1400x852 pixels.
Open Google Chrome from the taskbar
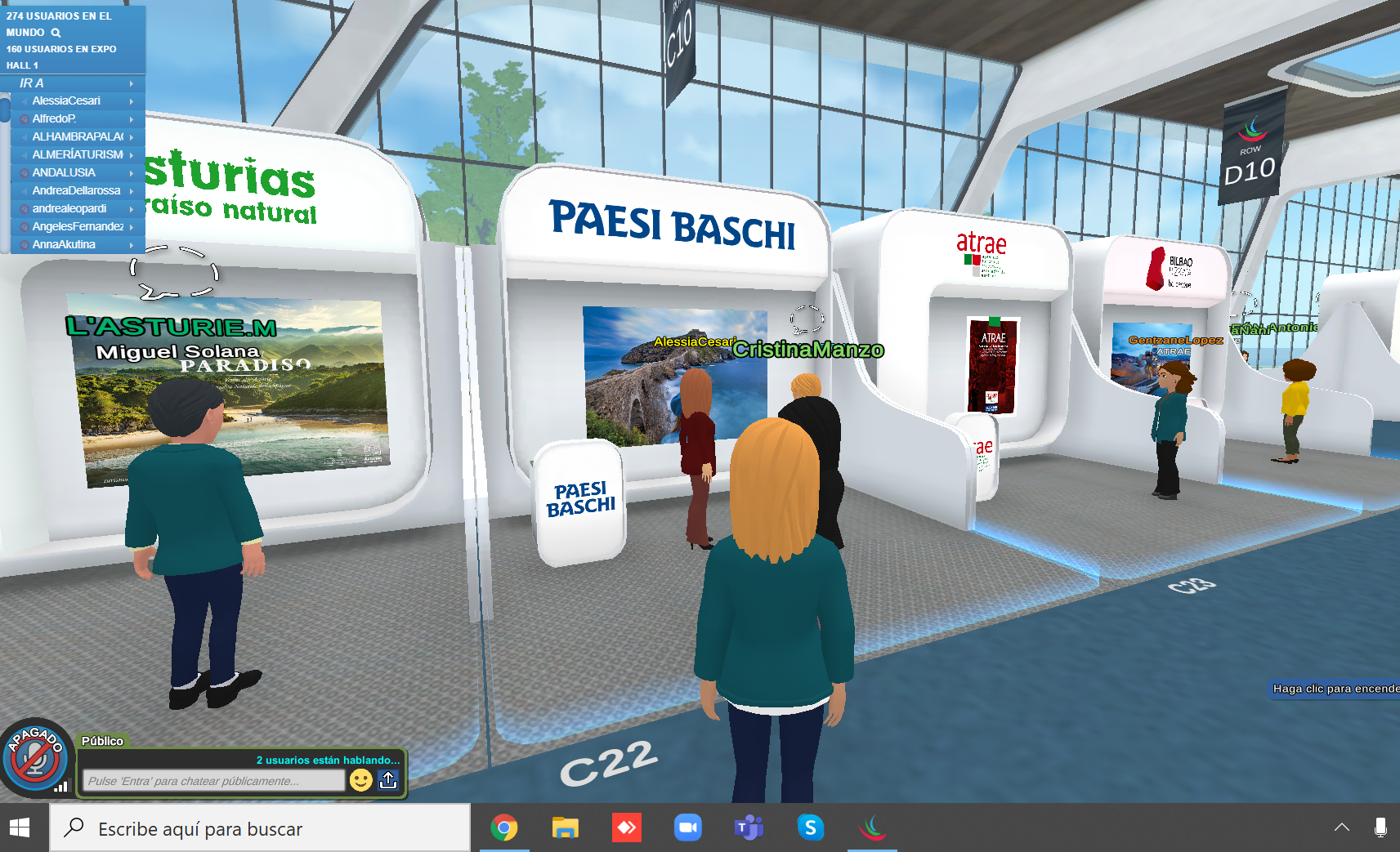coord(504,828)
